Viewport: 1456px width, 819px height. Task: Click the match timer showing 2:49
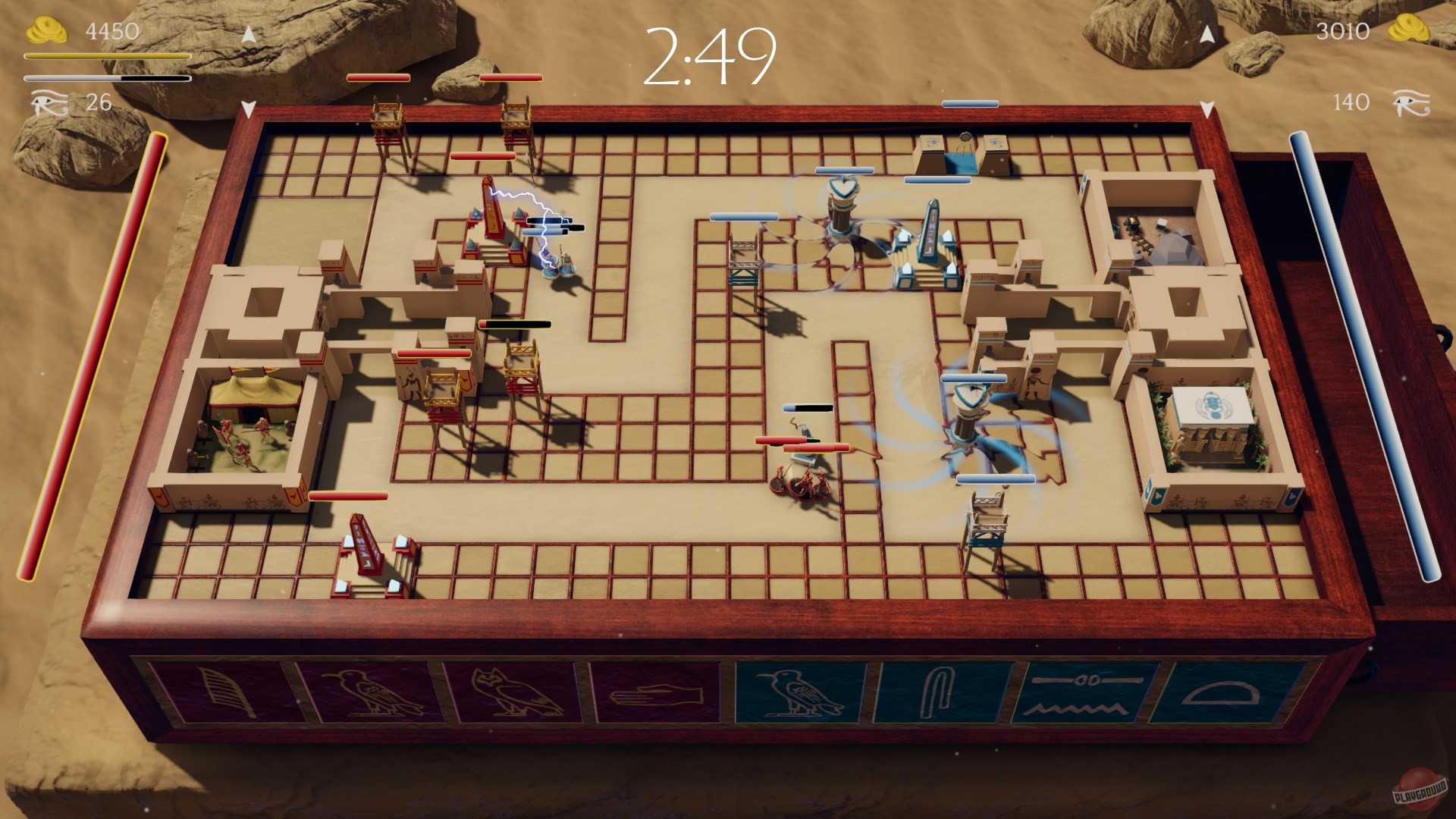pos(711,57)
